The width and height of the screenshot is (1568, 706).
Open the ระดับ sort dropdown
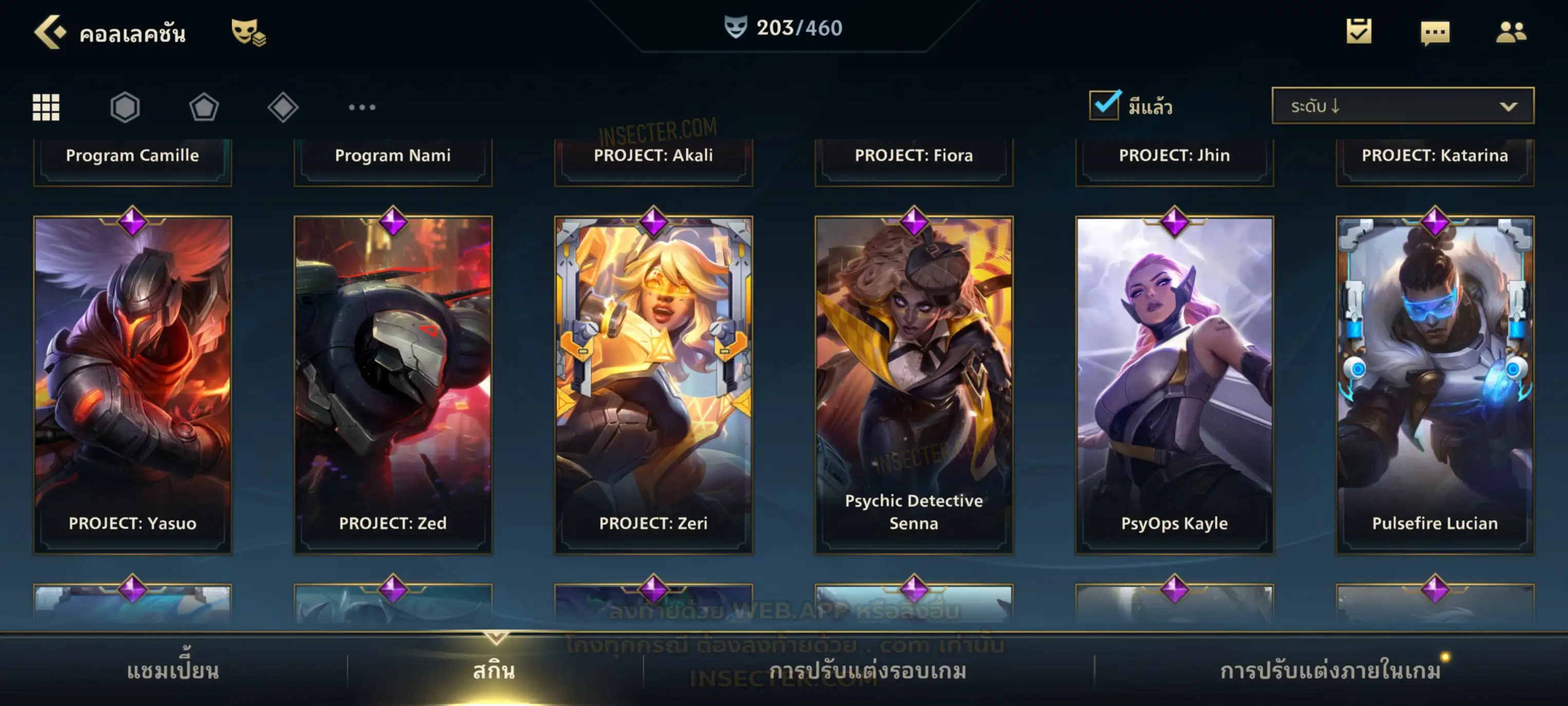point(1402,106)
